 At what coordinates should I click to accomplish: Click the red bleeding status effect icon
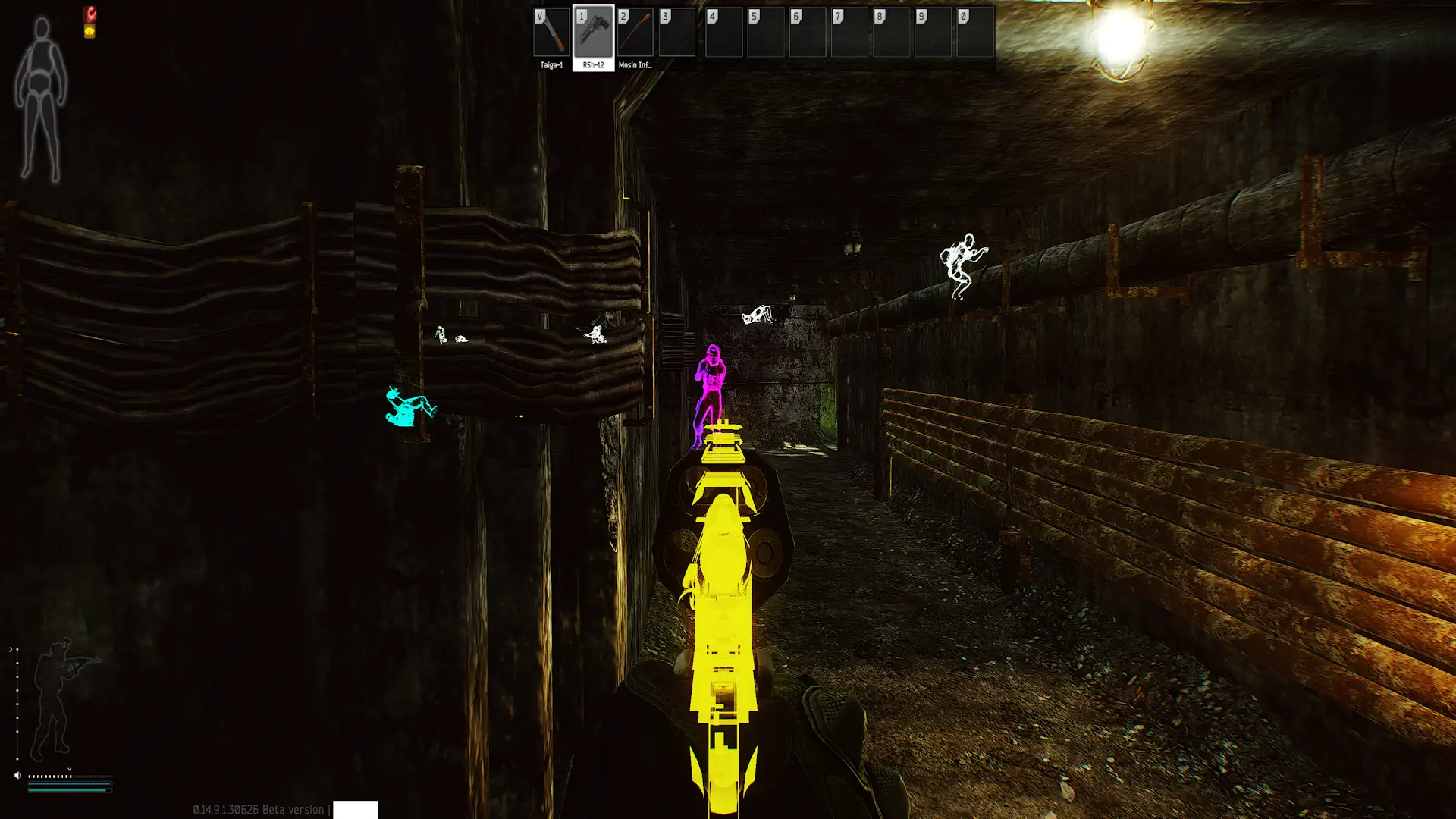click(x=90, y=15)
